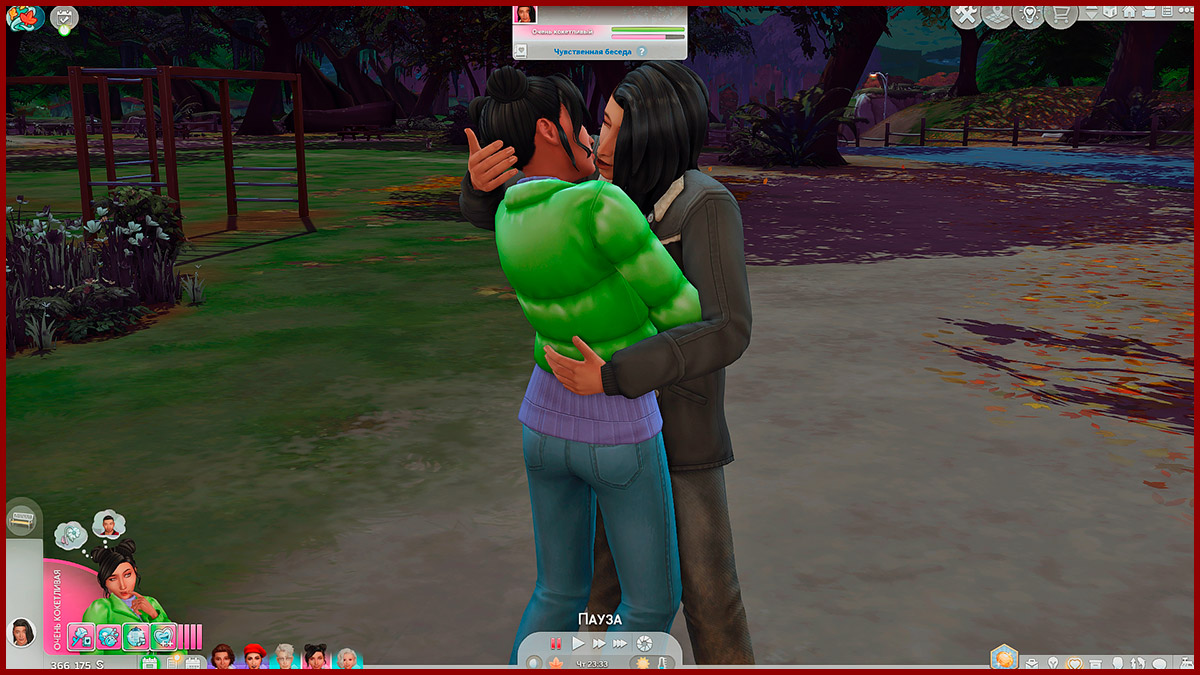1200x675 pixels.
Task: Click the heart-with-pluses moodlet icon
Action: coord(163,636)
